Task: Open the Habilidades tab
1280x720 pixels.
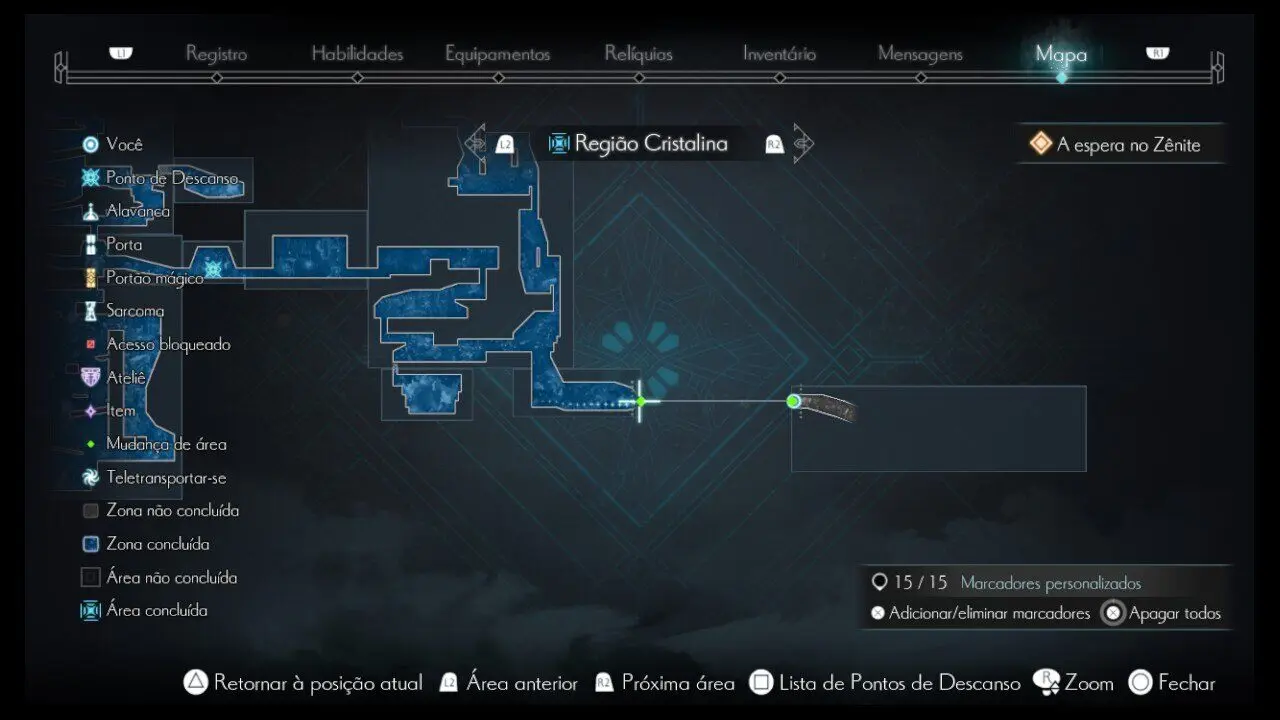Action: (357, 54)
